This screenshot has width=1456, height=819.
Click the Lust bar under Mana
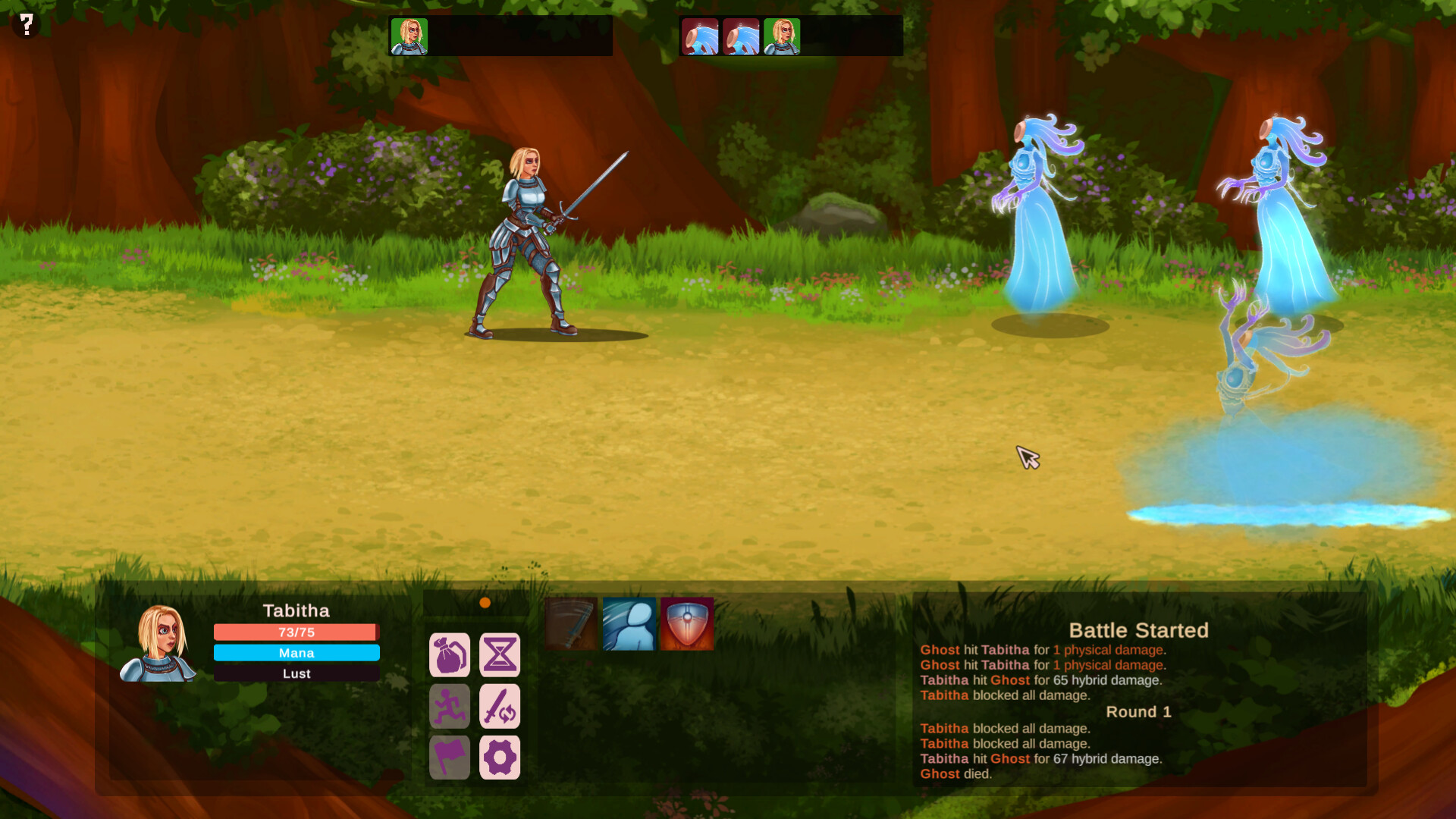coord(296,673)
